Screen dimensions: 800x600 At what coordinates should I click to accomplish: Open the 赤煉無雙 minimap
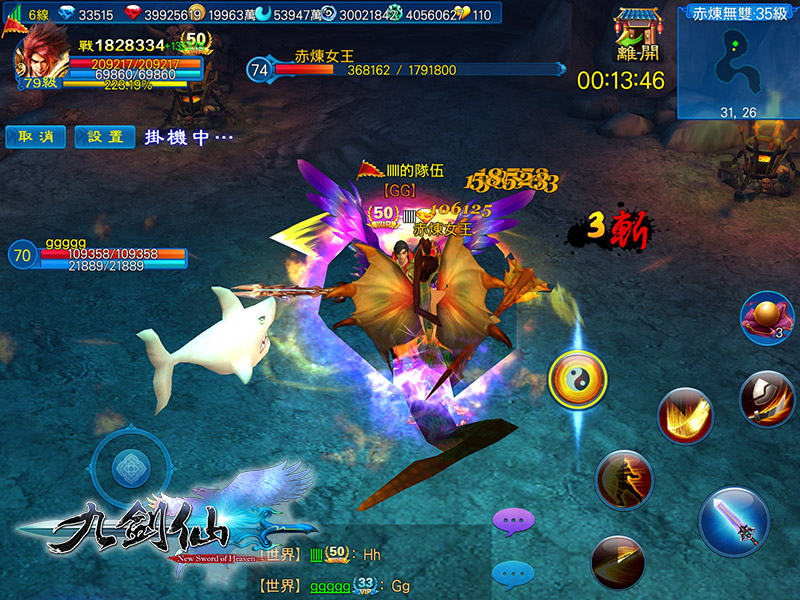click(738, 62)
